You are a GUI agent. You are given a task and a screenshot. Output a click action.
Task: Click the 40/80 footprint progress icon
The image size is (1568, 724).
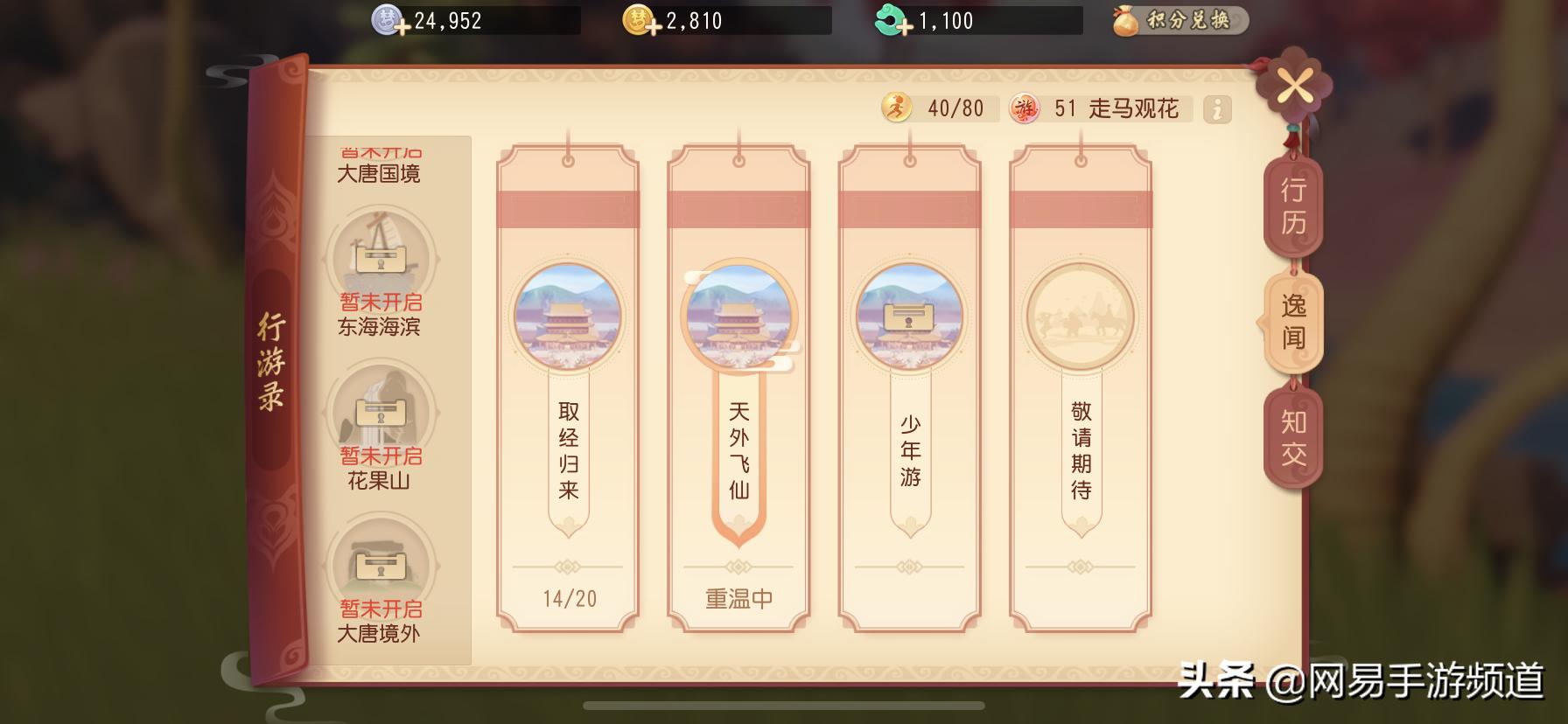[x=898, y=108]
